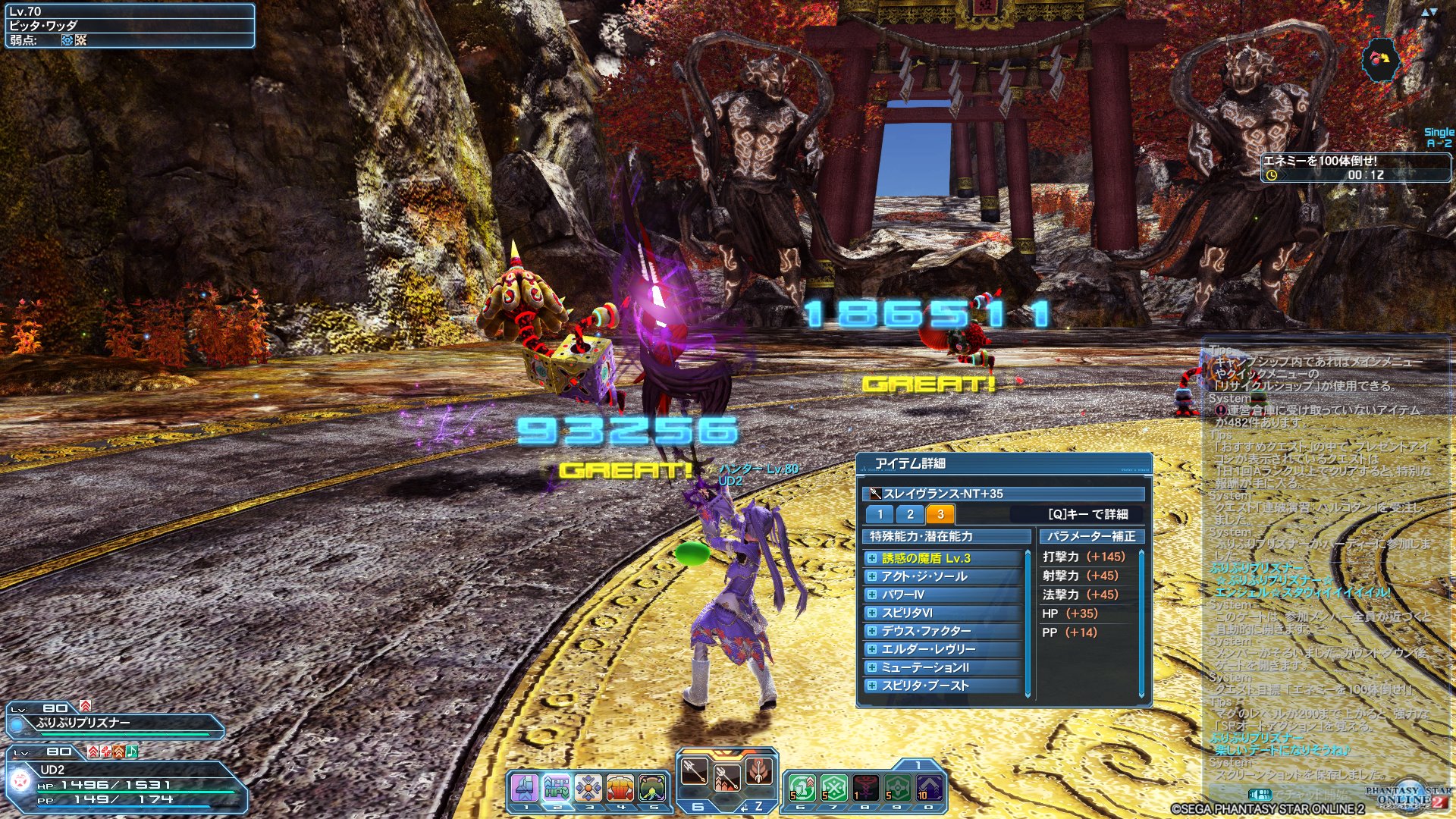
Task: Expand the 誘惑の魔盾 Lv.3 ability entry
Action: pyautogui.click(x=873, y=557)
